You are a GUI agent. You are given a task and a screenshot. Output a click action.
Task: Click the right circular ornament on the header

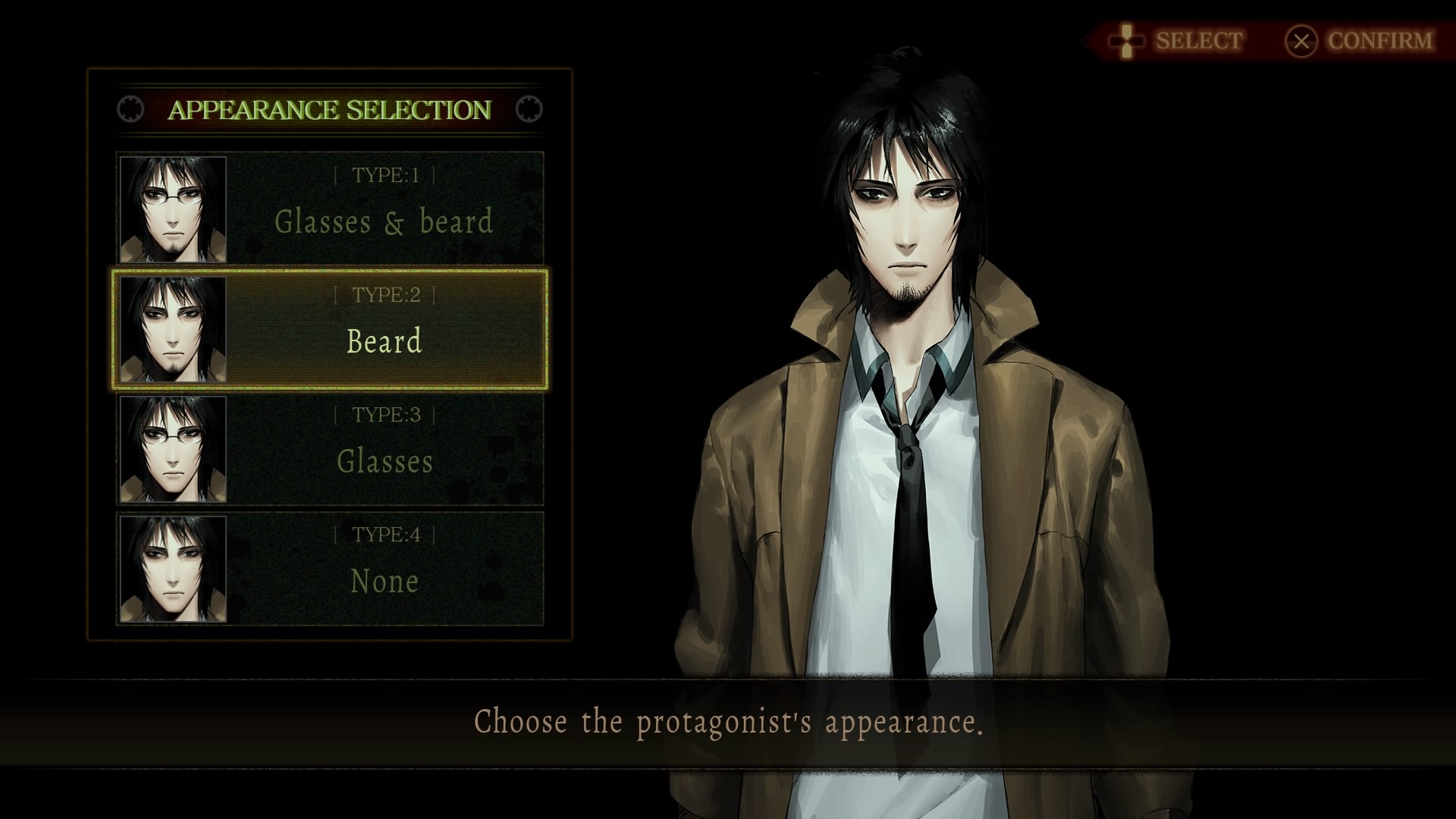(529, 109)
